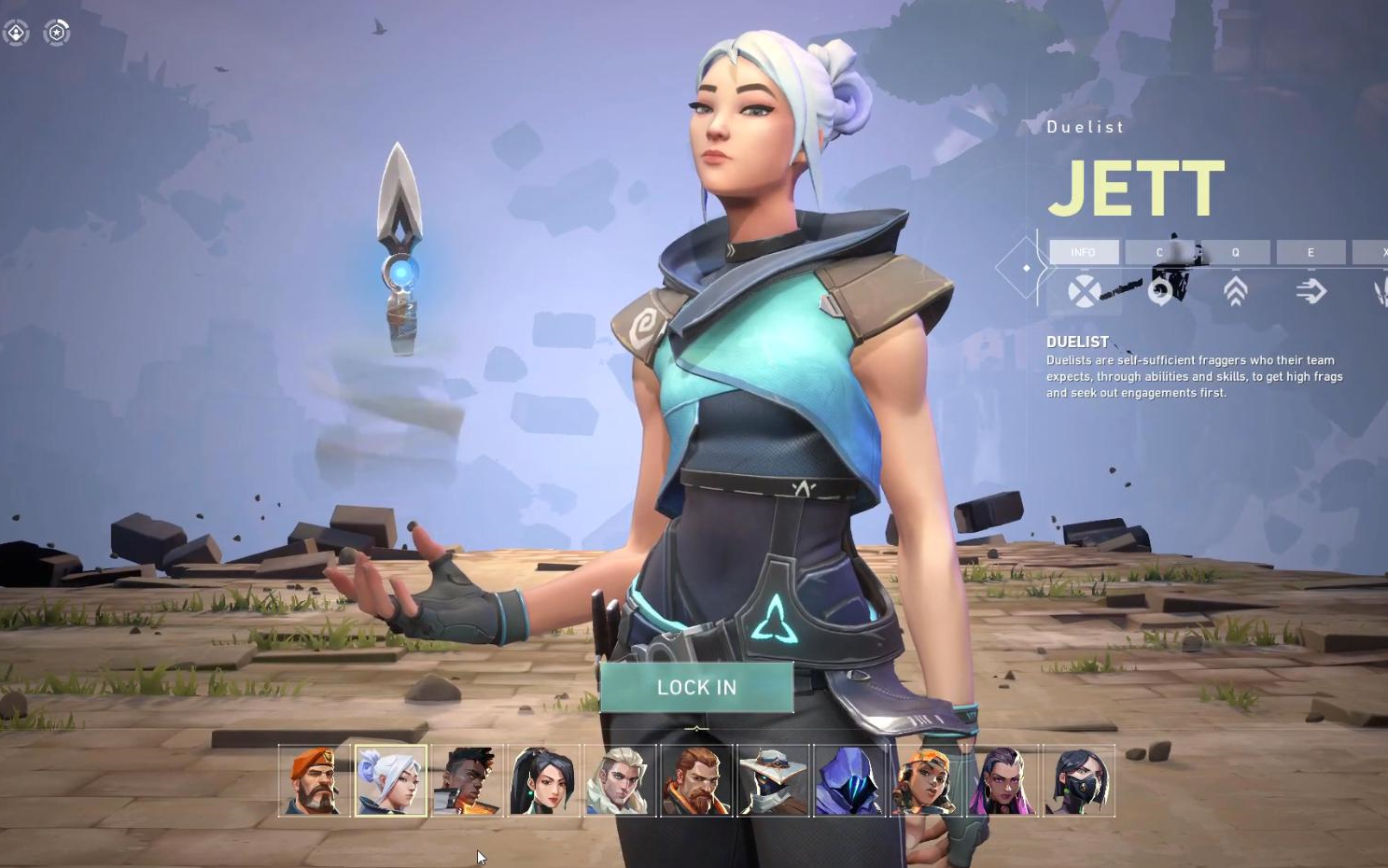Pick the Cypher agent portrait
Image resolution: width=1388 pixels, height=868 pixels.
[x=774, y=780]
